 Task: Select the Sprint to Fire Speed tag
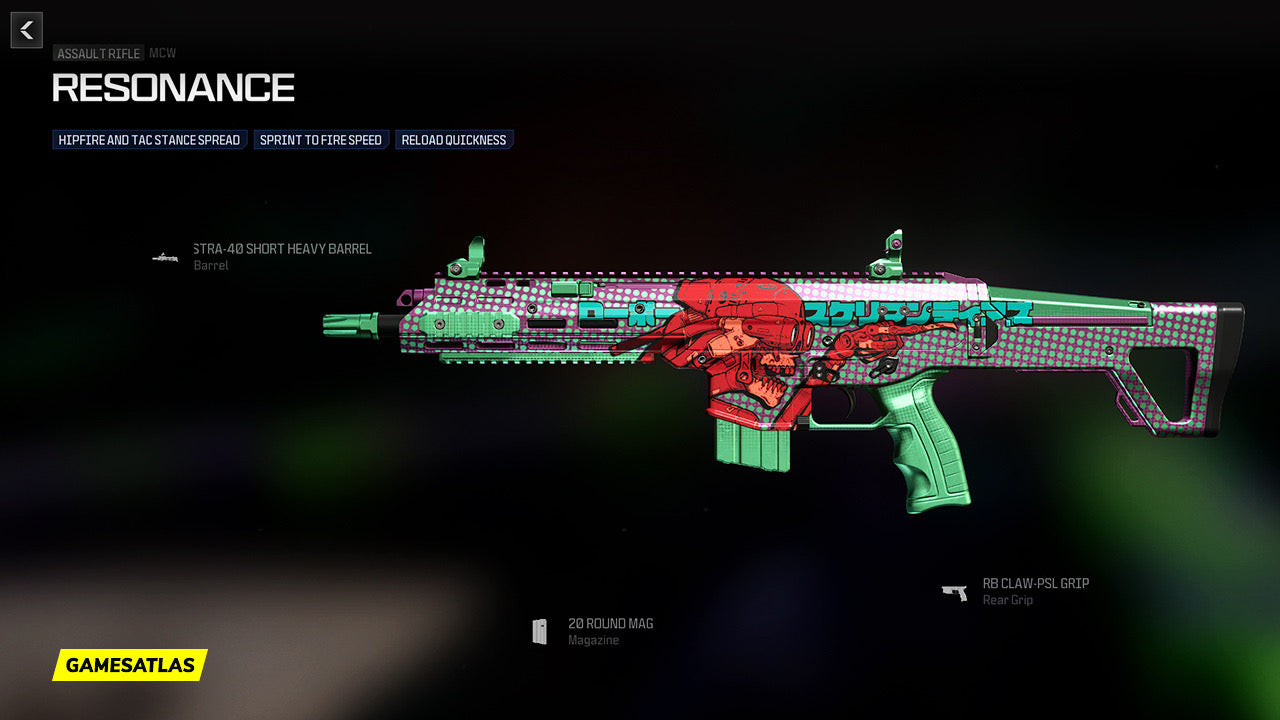321,140
